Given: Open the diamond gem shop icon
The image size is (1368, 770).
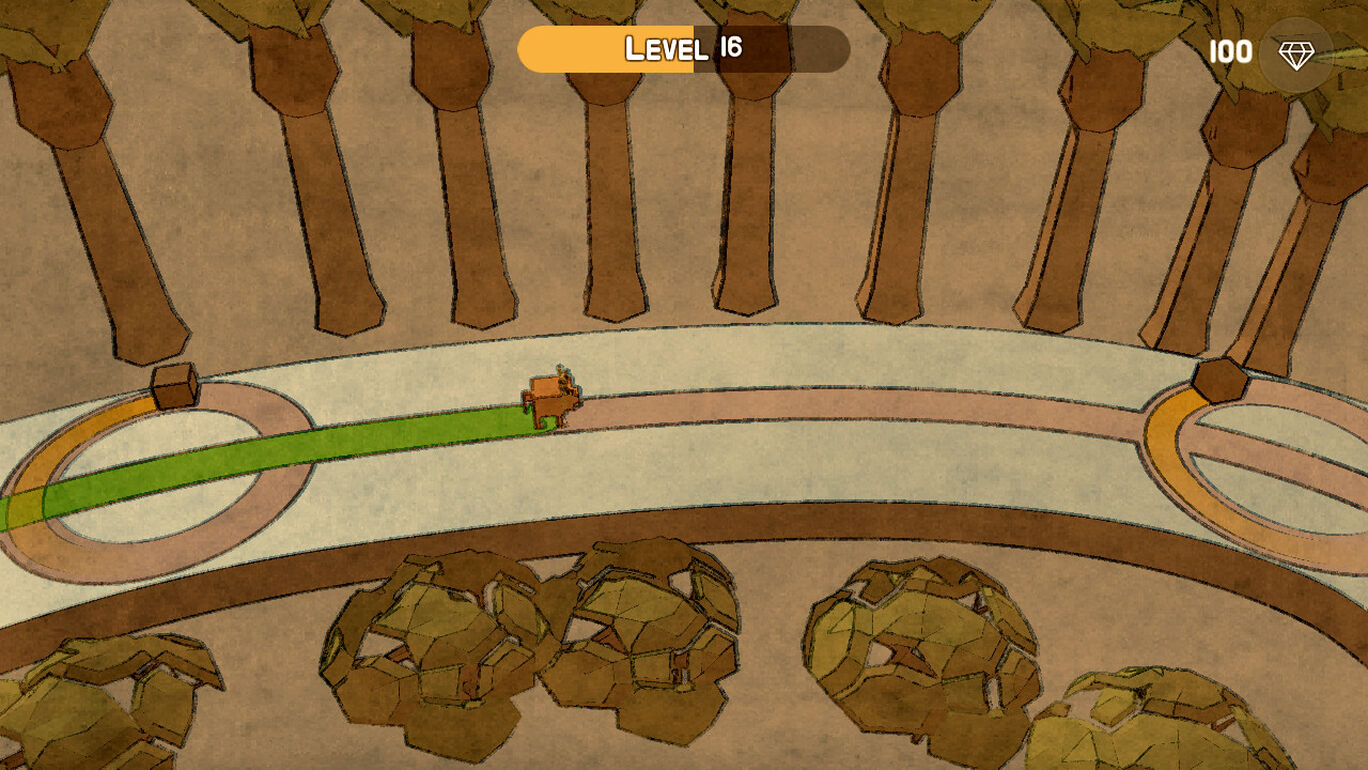Looking at the screenshot, I should click(1296, 55).
